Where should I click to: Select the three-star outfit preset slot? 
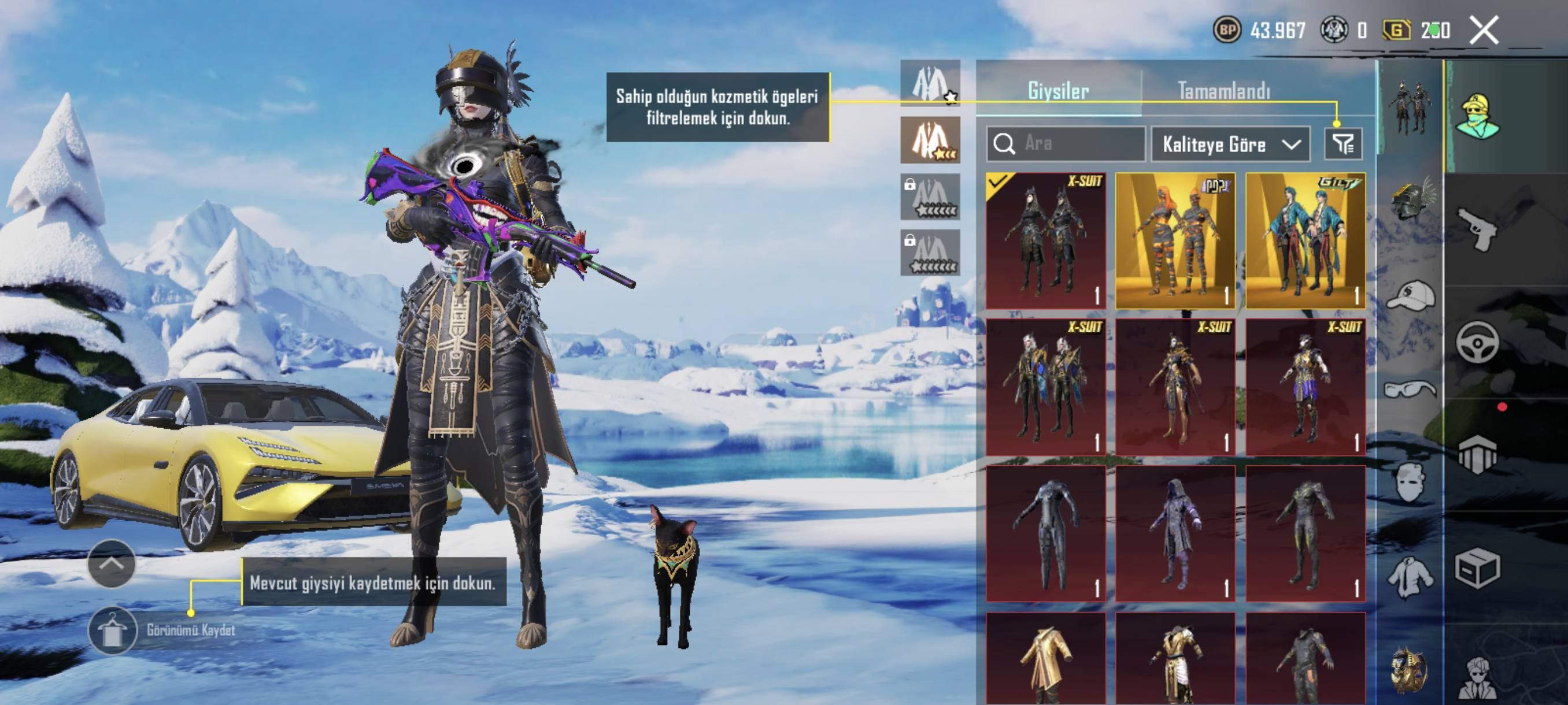click(x=930, y=140)
